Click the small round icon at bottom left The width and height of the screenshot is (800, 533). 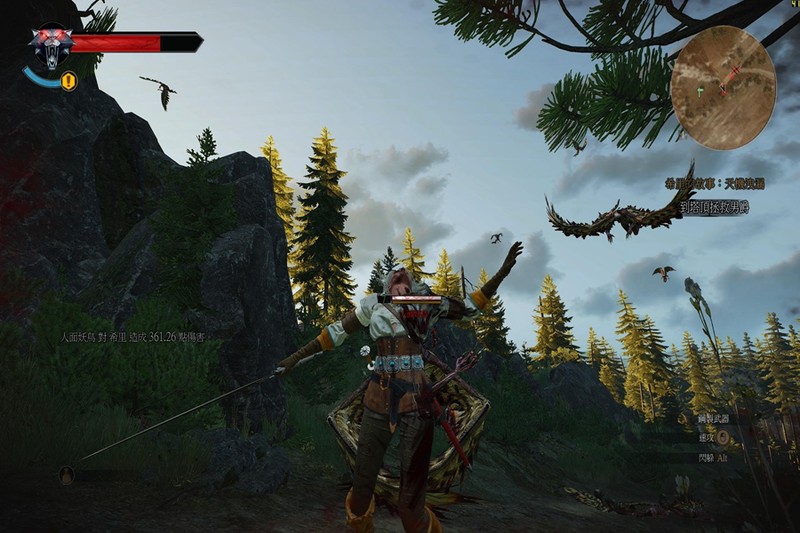67,475
